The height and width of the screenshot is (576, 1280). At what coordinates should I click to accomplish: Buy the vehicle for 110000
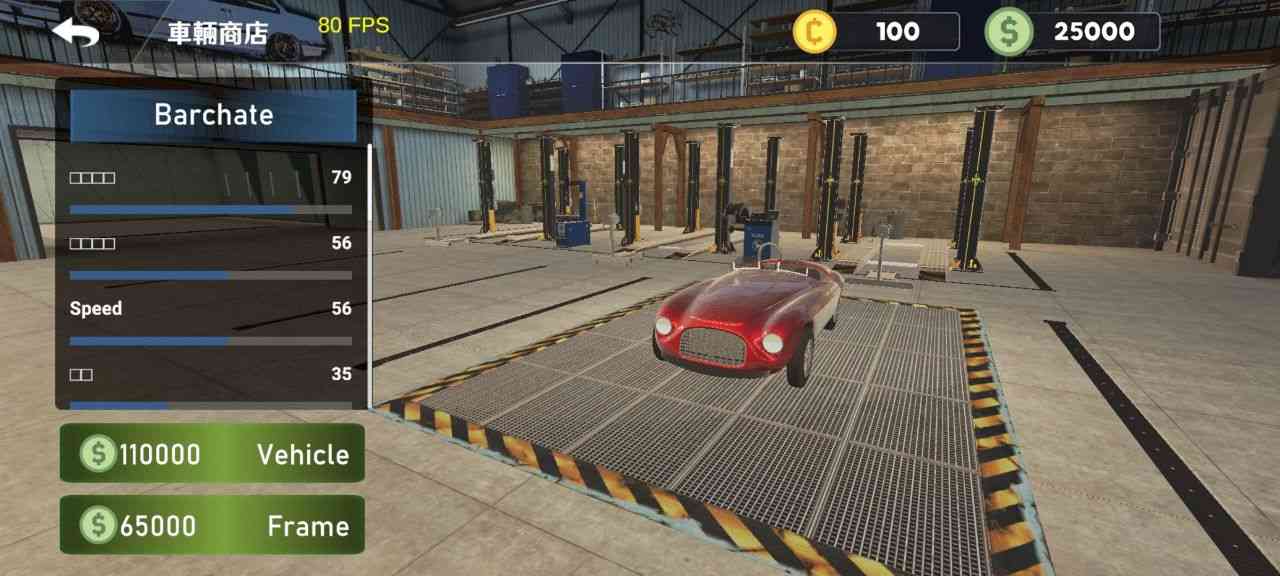[x=212, y=454]
